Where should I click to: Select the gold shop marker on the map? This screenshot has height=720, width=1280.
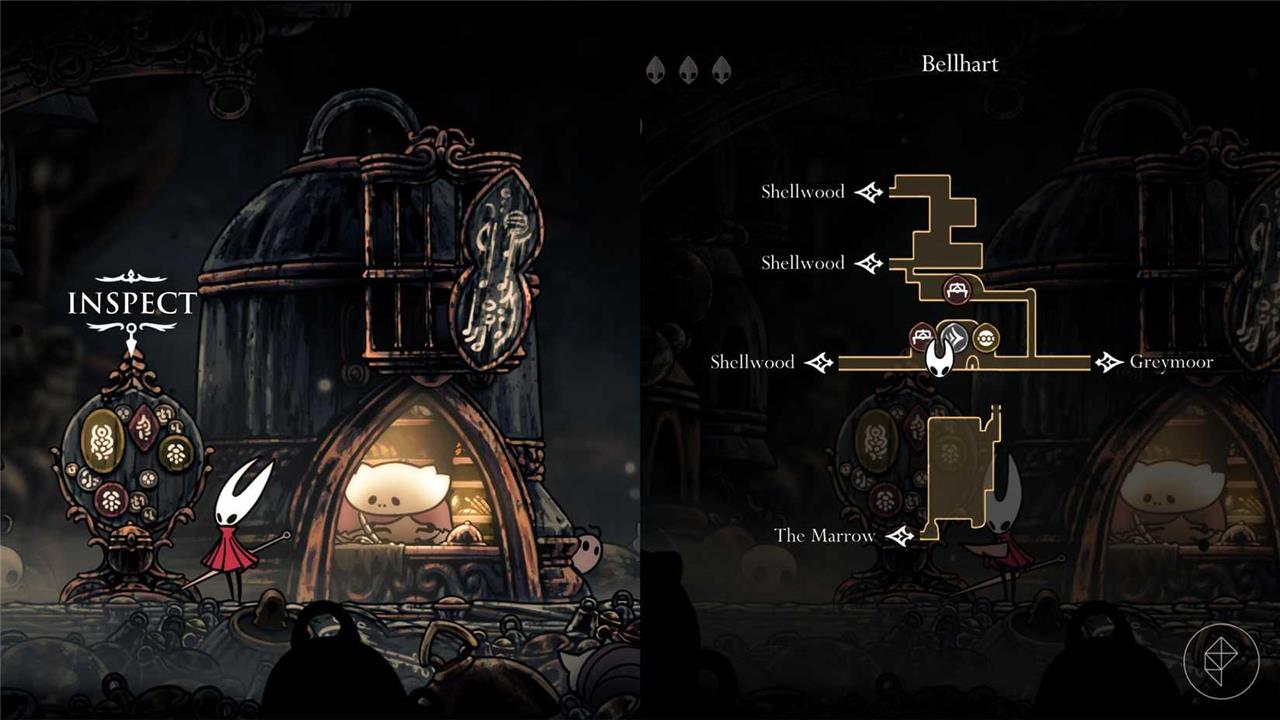coord(986,338)
